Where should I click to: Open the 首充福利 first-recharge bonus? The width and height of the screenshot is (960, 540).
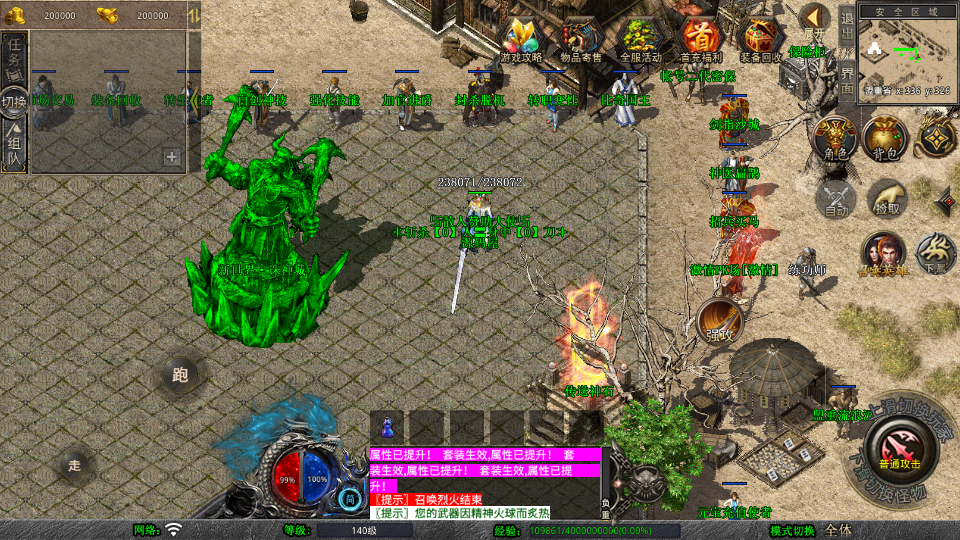coord(702,41)
